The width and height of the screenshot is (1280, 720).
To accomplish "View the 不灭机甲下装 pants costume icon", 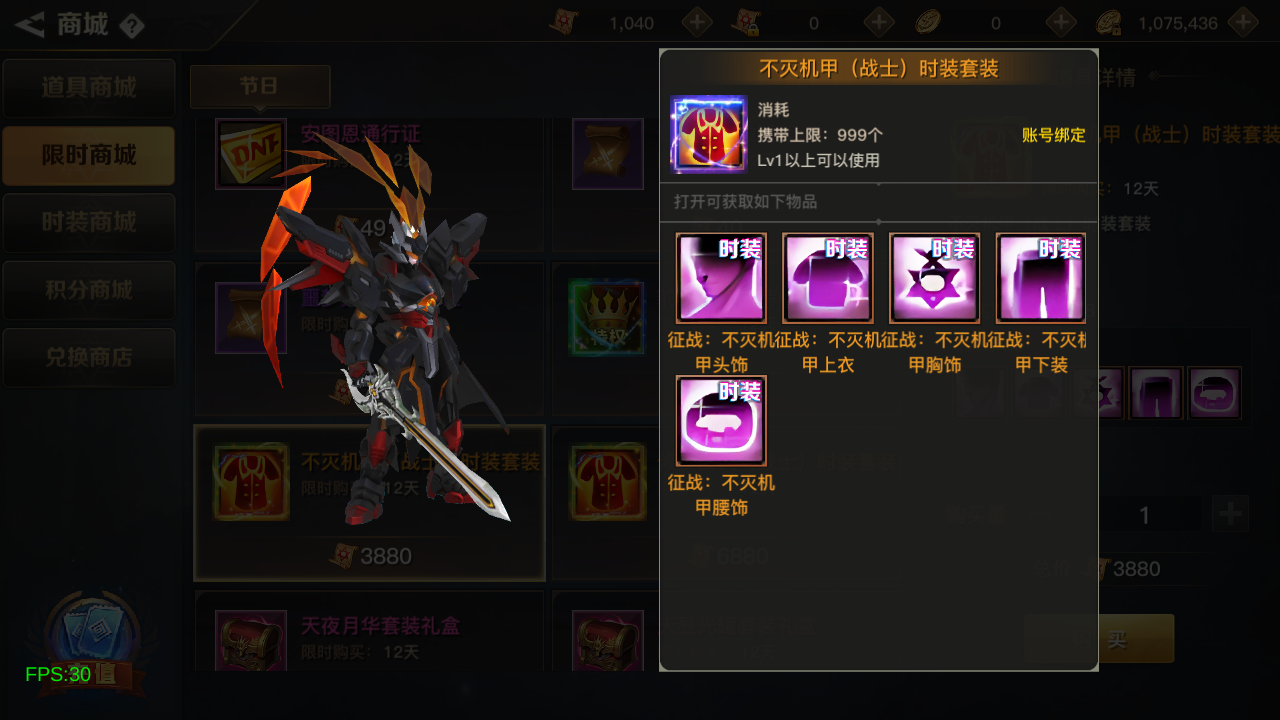I will [1040, 278].
